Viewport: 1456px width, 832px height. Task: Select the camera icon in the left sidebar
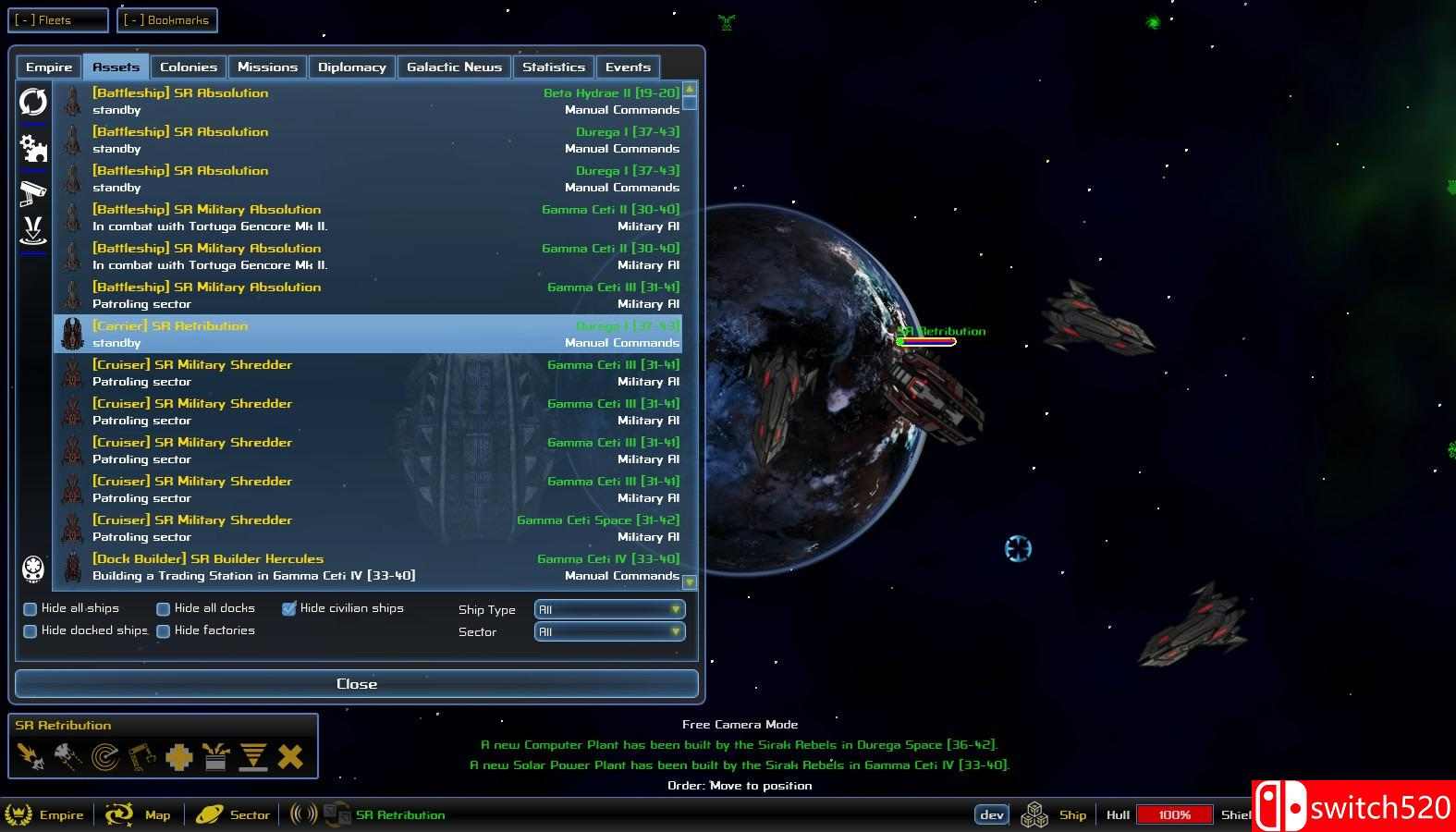pyautogui.click(x=33, y=191)
